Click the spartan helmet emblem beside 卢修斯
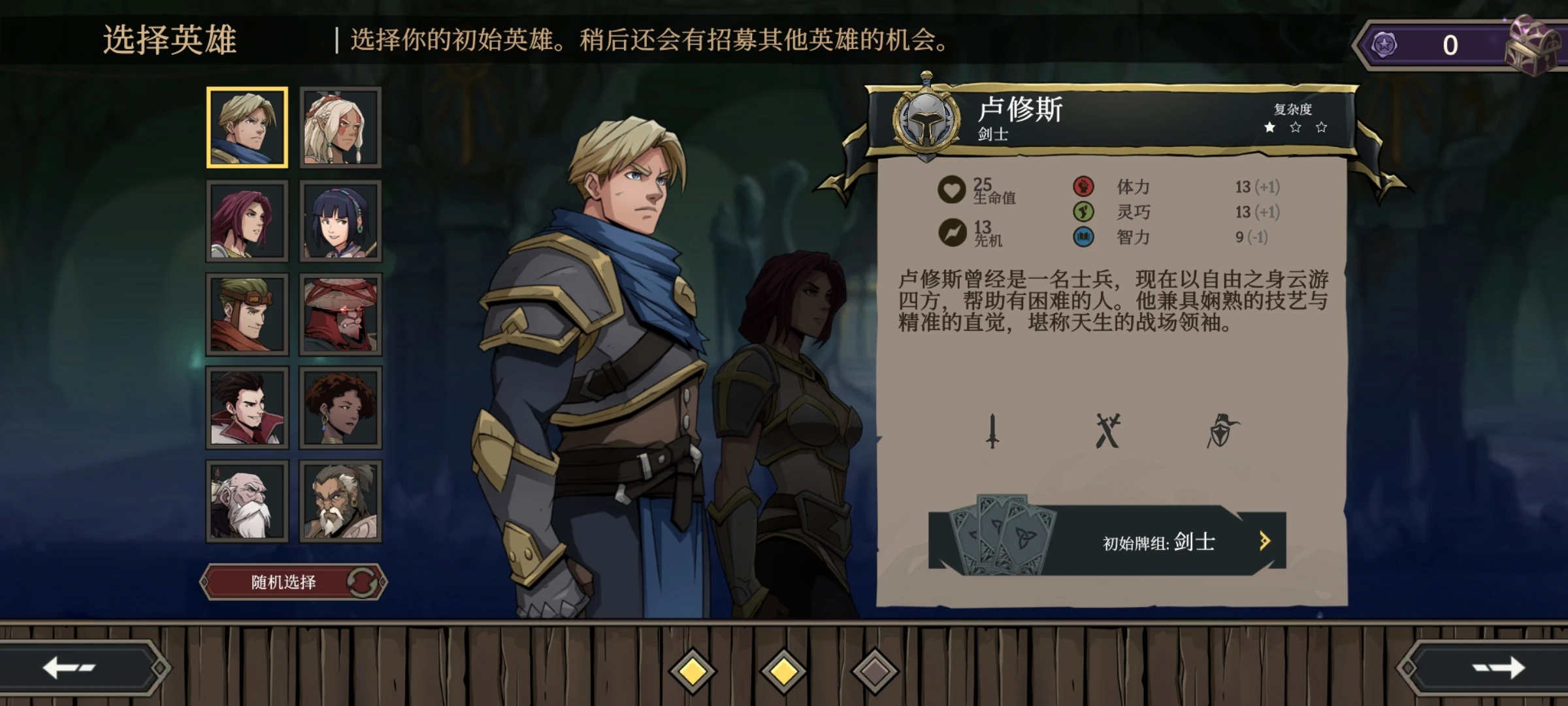 click(x=927, y=122)
